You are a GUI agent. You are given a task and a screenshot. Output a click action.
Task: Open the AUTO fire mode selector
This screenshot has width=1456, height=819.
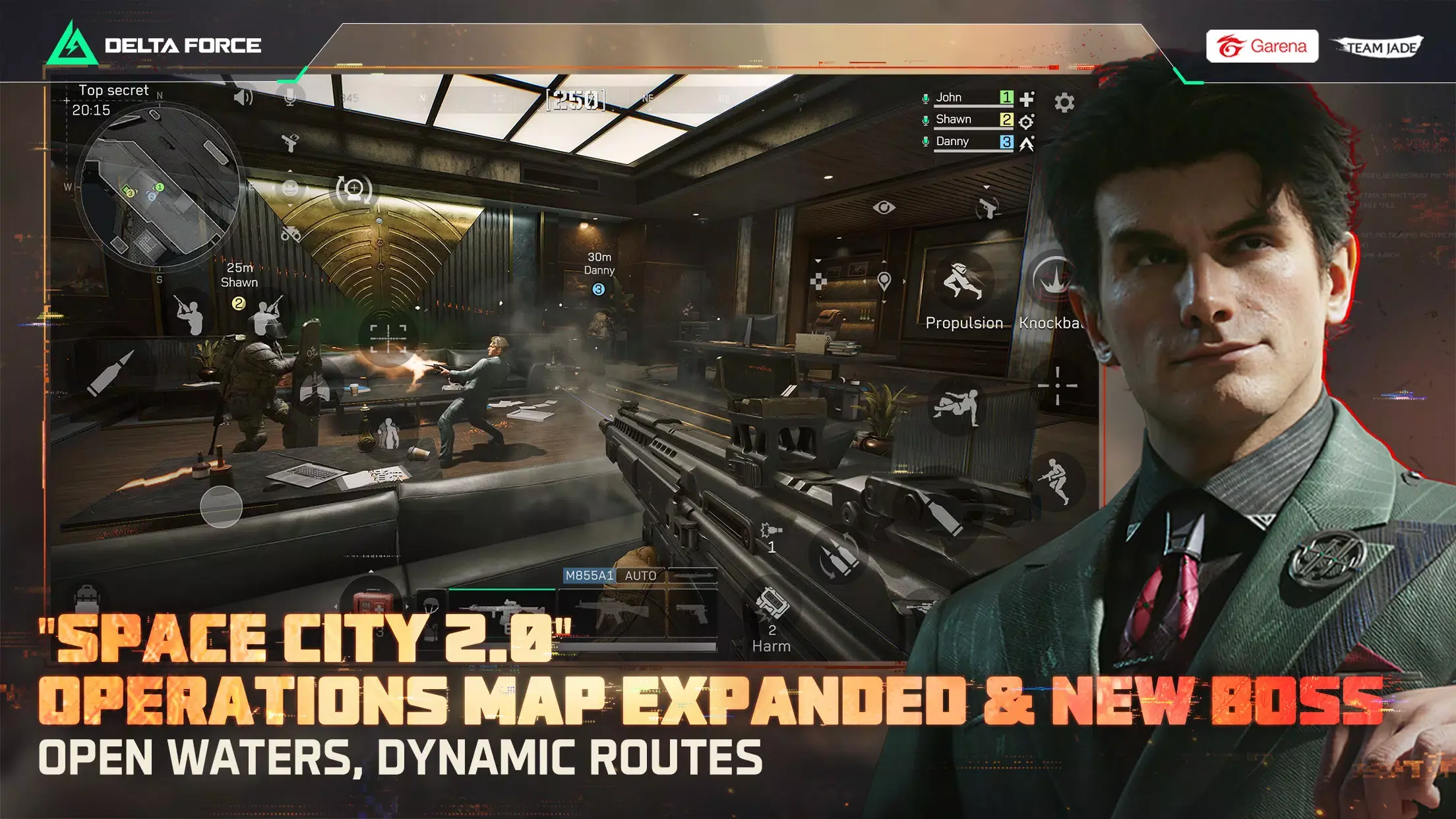coord(640,576)
